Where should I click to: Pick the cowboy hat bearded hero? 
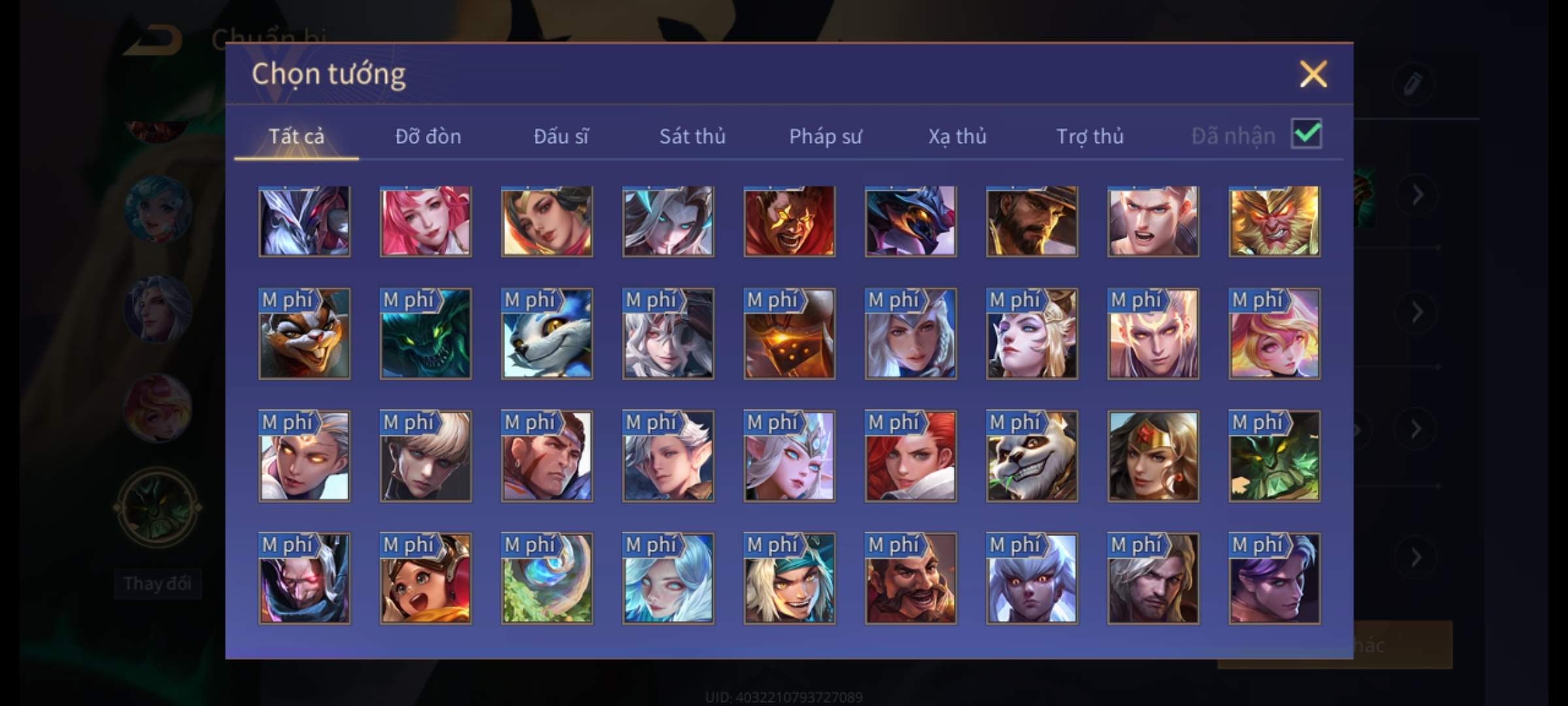1032,221
